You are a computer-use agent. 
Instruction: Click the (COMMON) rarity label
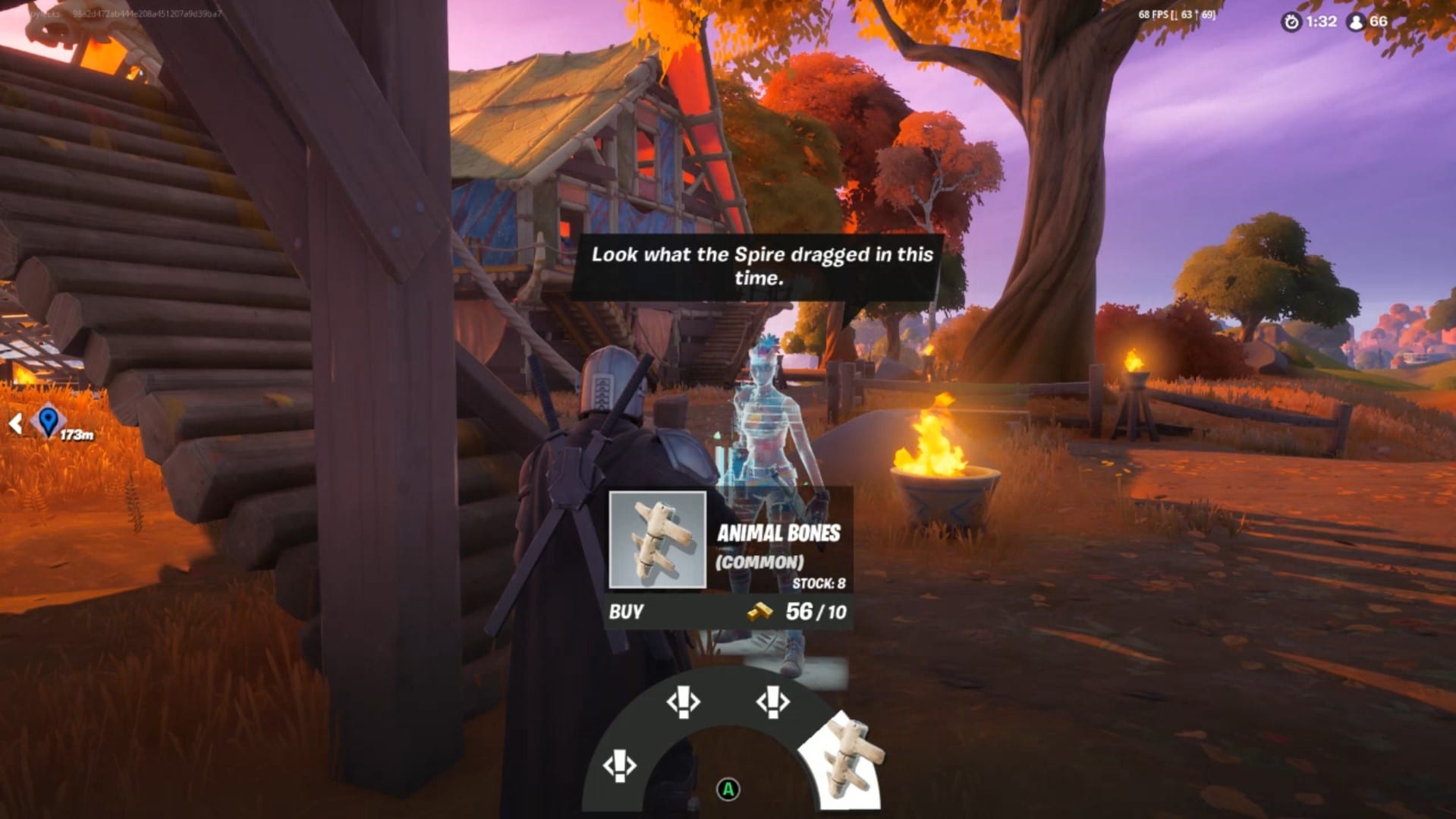761,562
